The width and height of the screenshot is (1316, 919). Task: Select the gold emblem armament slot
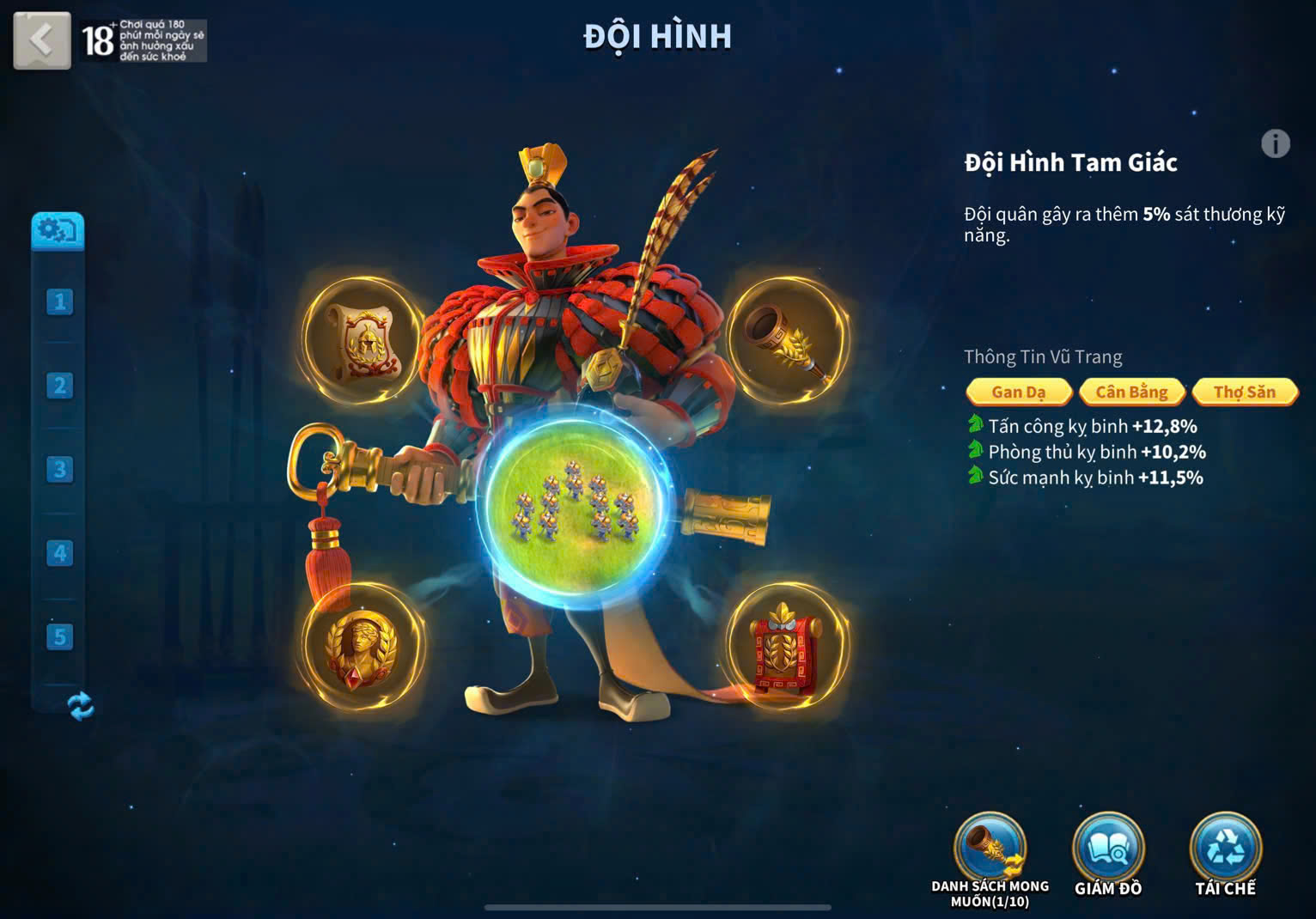[x=361, y=647]
